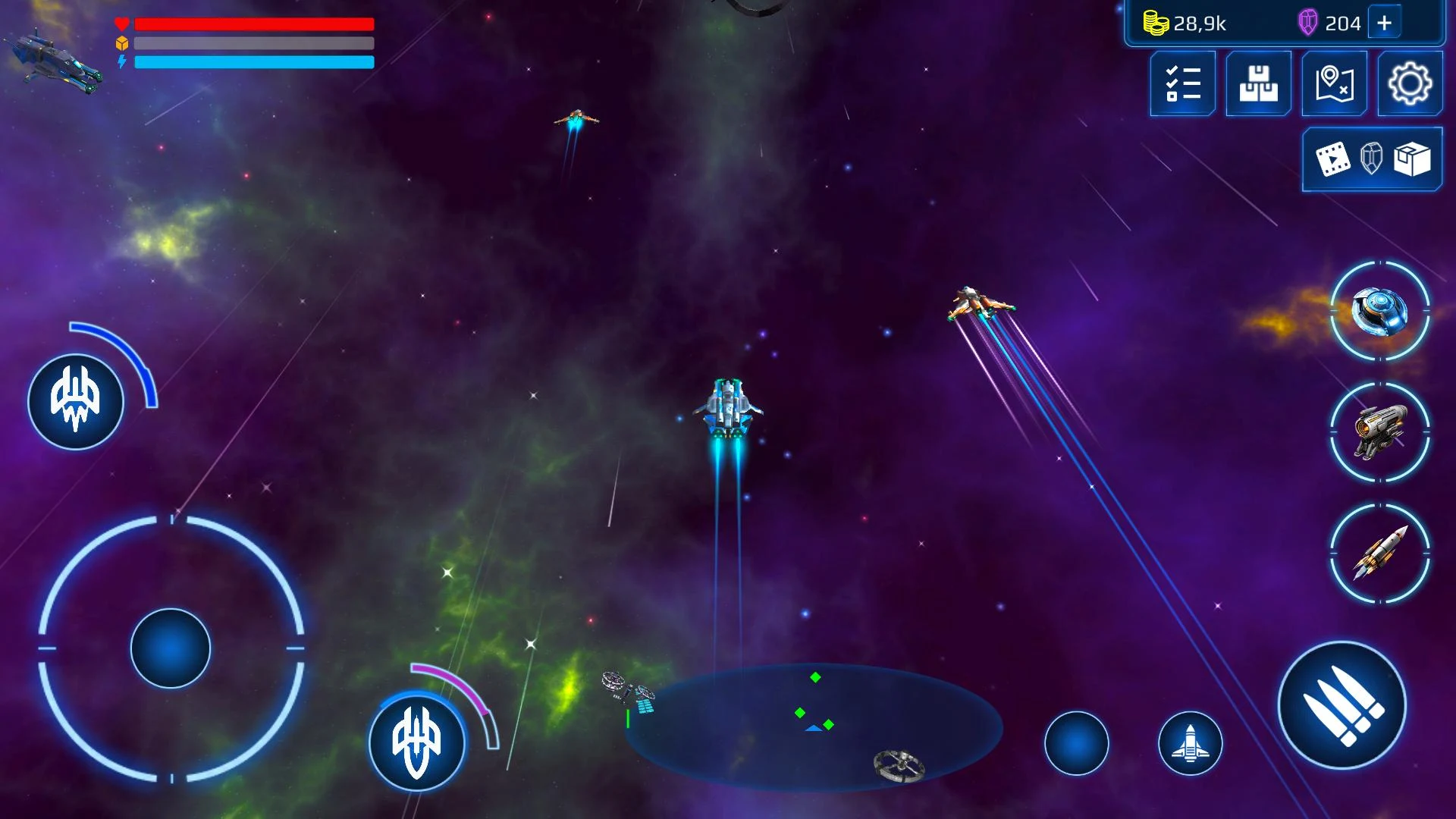Tap the plus button to add crystals
Viewport: 1456px width, 819px height.
pos(1384,24)
